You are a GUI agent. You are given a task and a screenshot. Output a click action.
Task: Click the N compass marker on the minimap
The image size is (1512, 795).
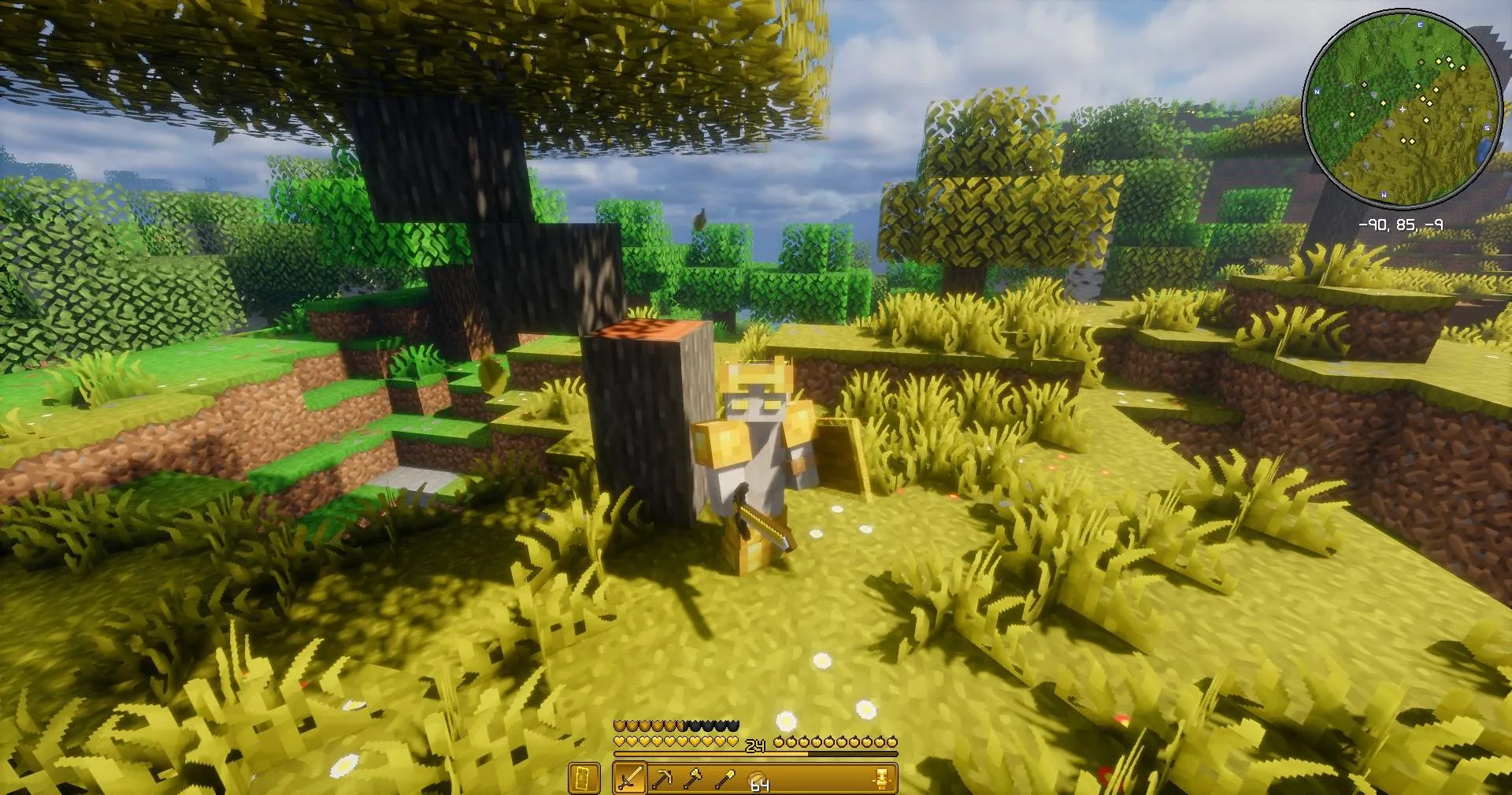[1317, 91]
